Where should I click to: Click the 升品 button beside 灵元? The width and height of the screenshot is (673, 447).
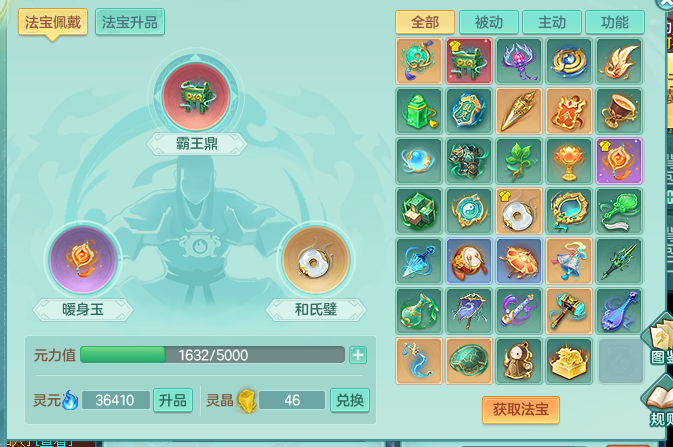point(172,401)
